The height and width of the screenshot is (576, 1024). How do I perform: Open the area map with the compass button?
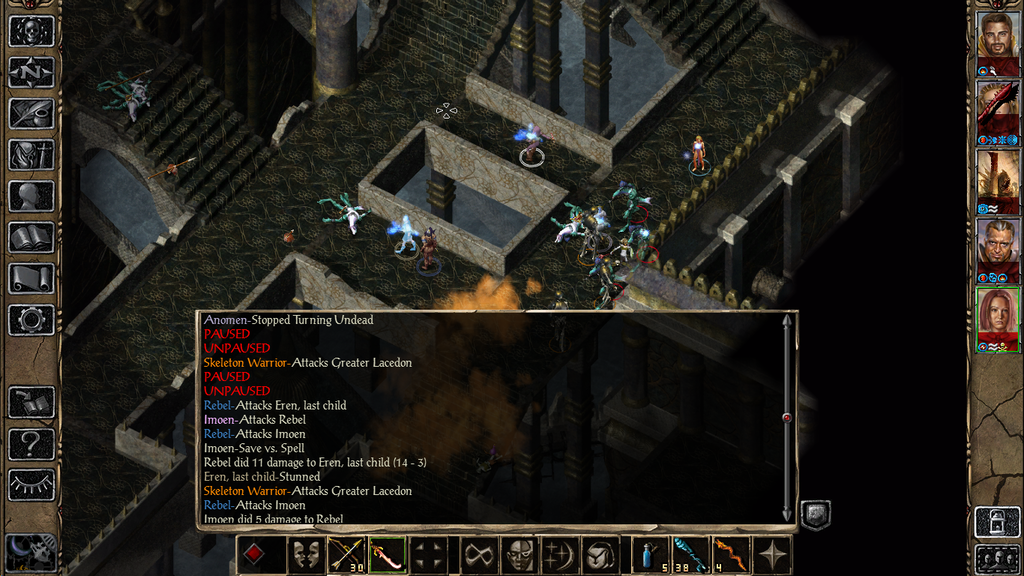click(x=31, y=72)
